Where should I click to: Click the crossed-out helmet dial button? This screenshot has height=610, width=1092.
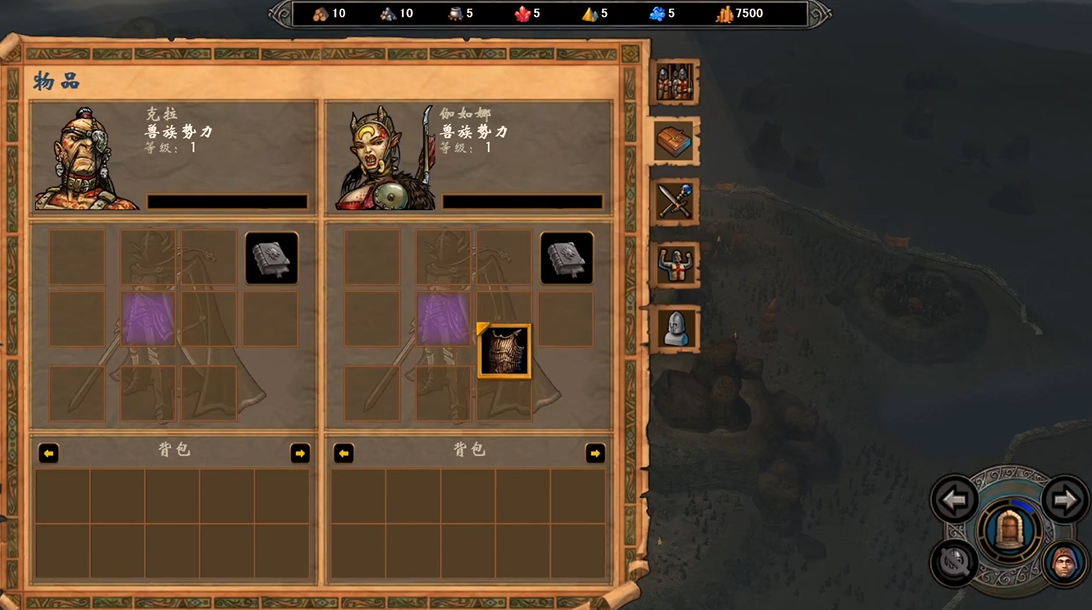point(953,562)
